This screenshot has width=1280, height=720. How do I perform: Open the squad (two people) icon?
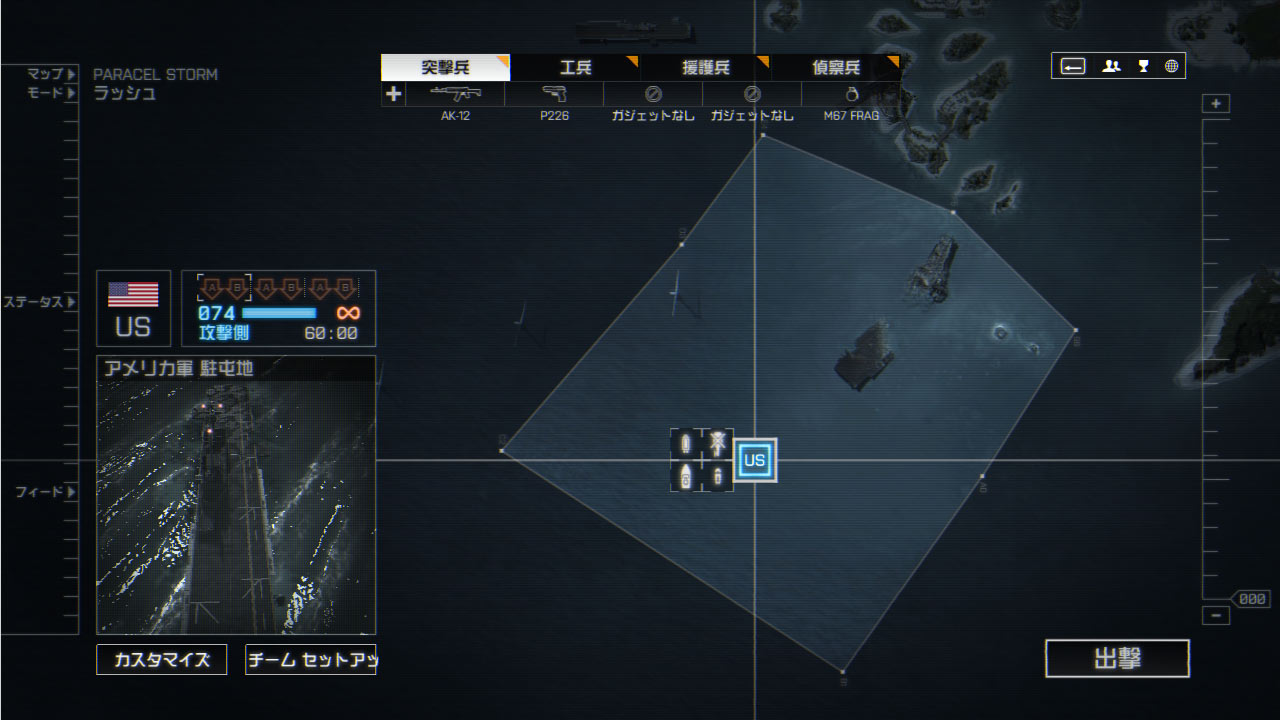[x=1111, y=66]
